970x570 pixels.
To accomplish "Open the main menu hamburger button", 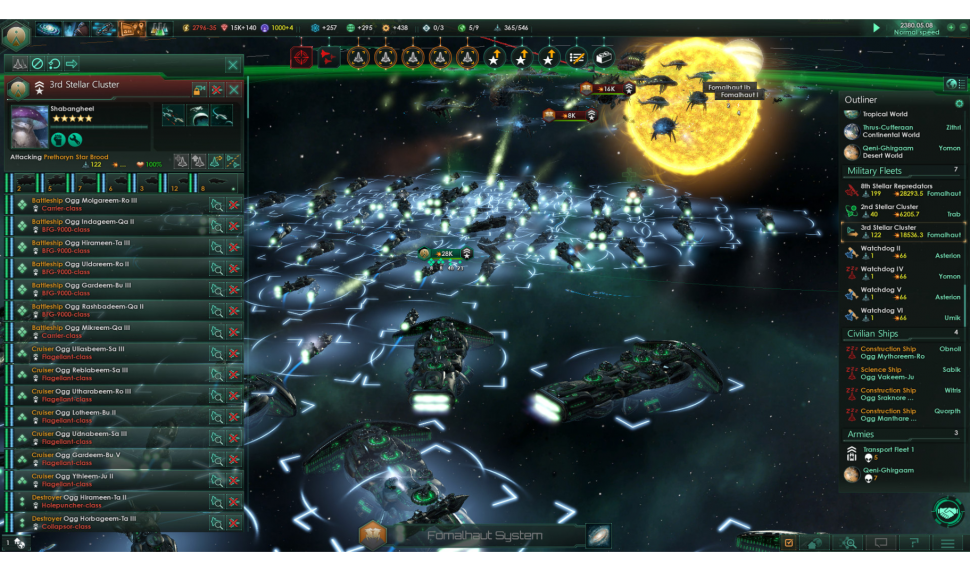I will (x=947, y=543).
